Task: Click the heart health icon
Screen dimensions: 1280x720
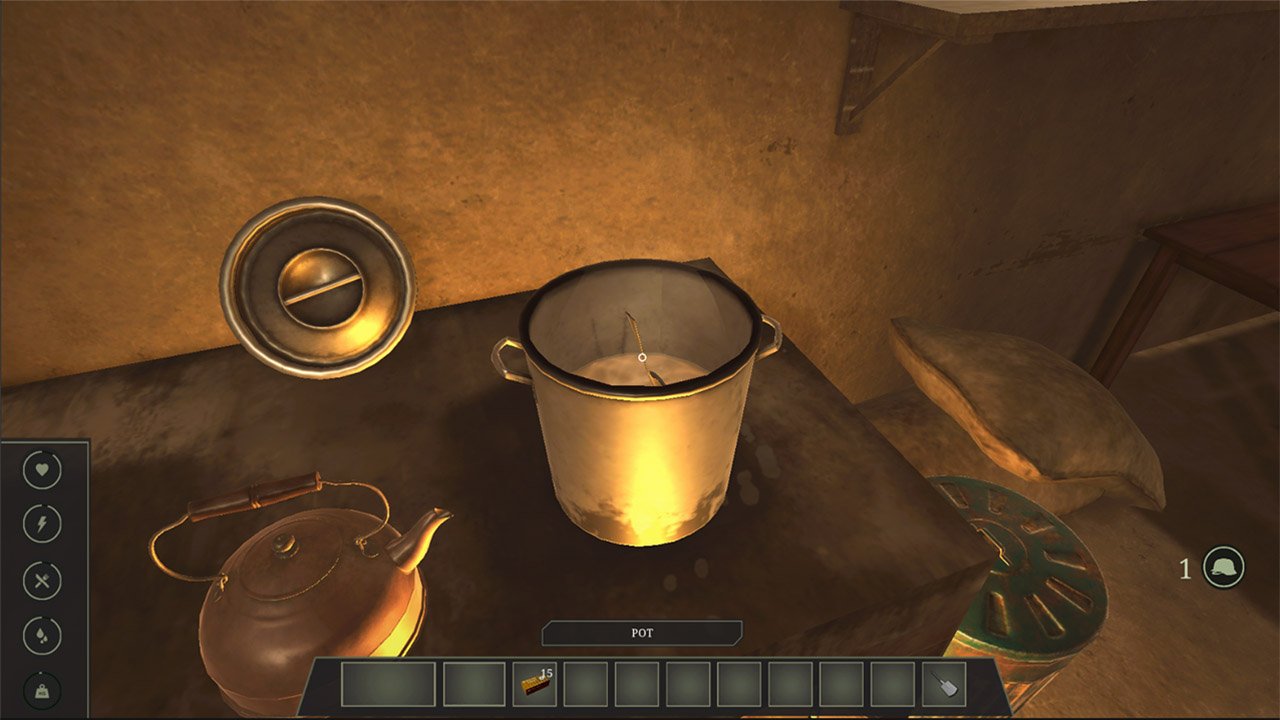Action: pyautogui.click(x=41, y=469)
